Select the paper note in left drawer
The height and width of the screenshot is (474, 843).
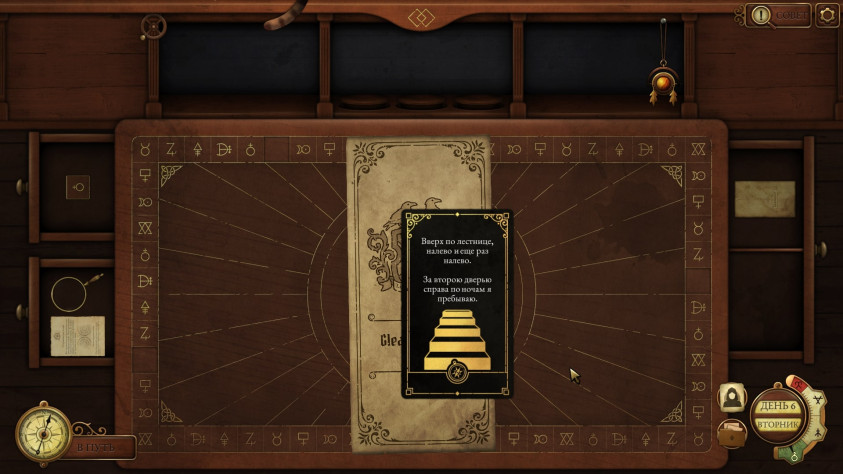(78, 335)
